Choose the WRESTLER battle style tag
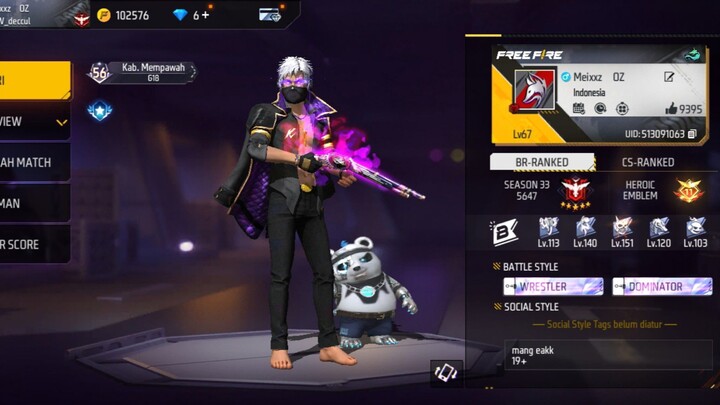This screenshot has height=405, width=720. click(552, 287)
